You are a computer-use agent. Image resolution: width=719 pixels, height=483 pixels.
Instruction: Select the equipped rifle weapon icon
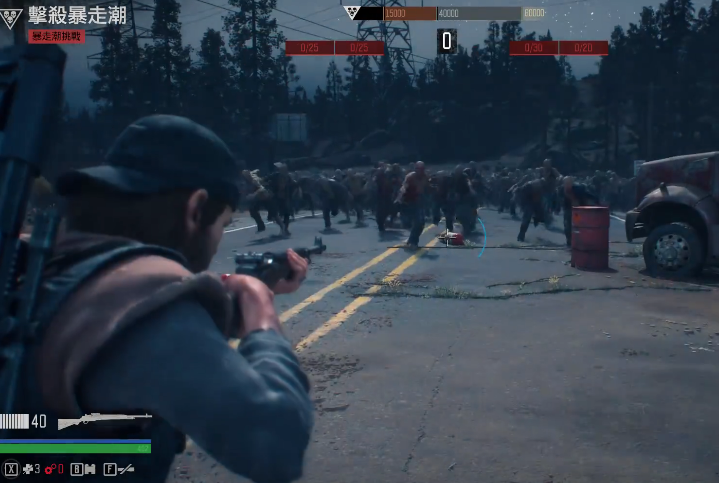coord(104,421)
